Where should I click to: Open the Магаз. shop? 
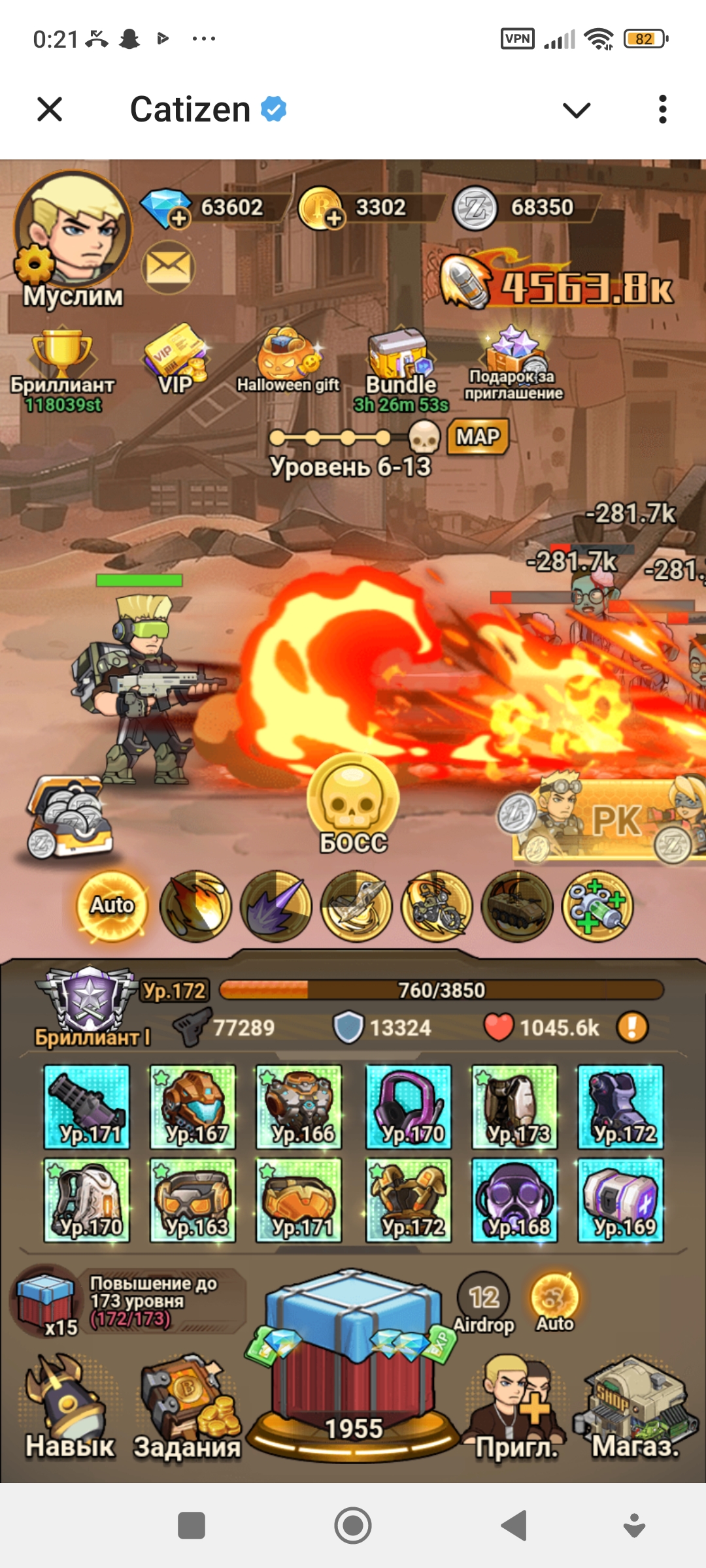[634, 1411]
